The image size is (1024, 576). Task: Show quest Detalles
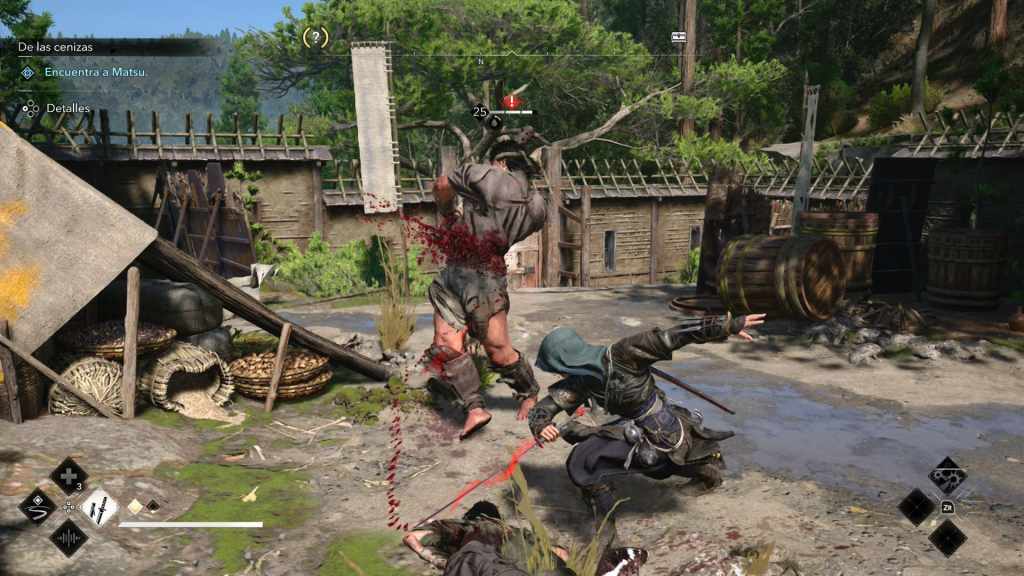[x=67, y=108]
